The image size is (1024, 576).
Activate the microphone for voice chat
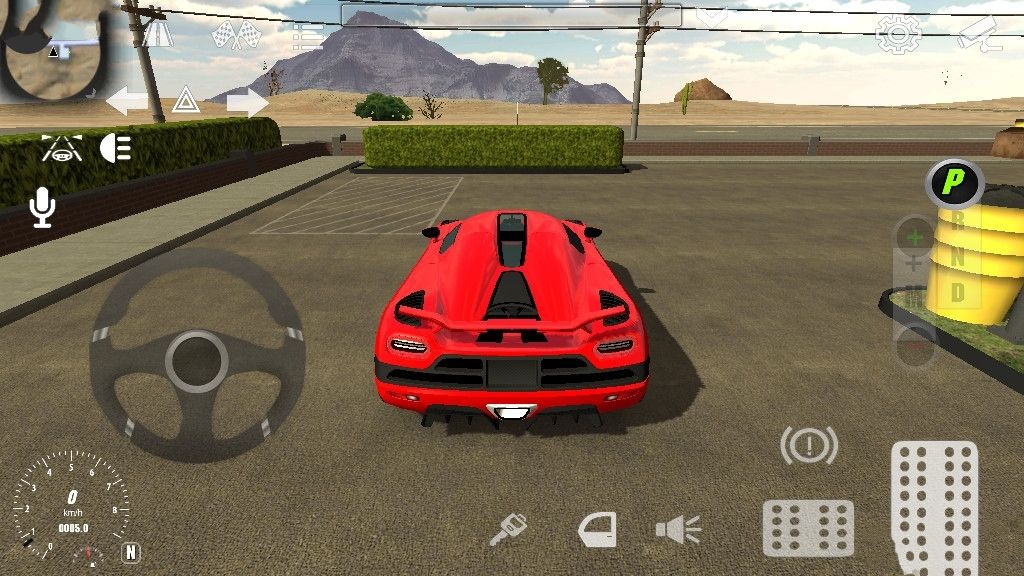[42, 208]
